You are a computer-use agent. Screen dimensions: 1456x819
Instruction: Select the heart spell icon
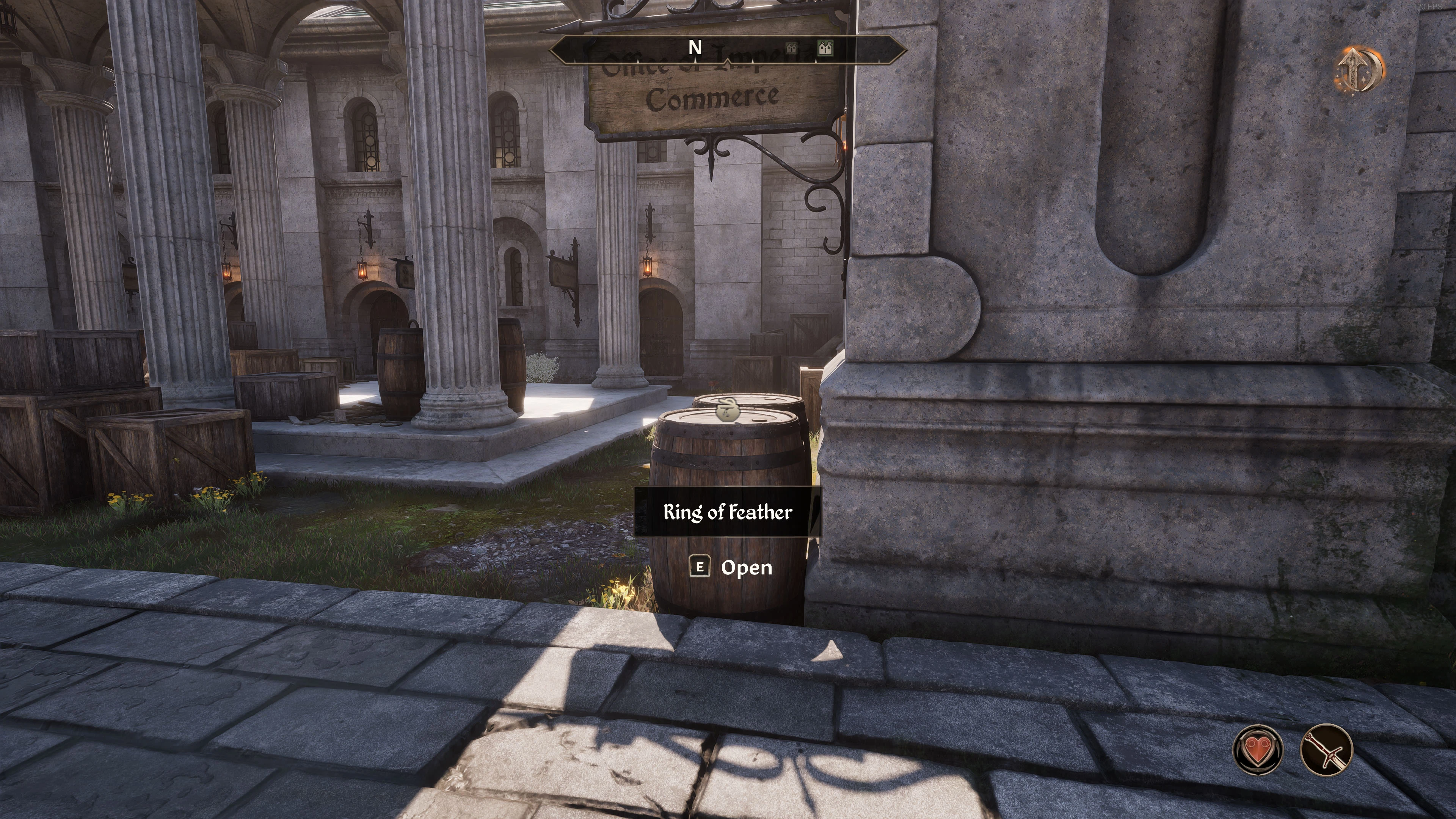coord(1258,750)
